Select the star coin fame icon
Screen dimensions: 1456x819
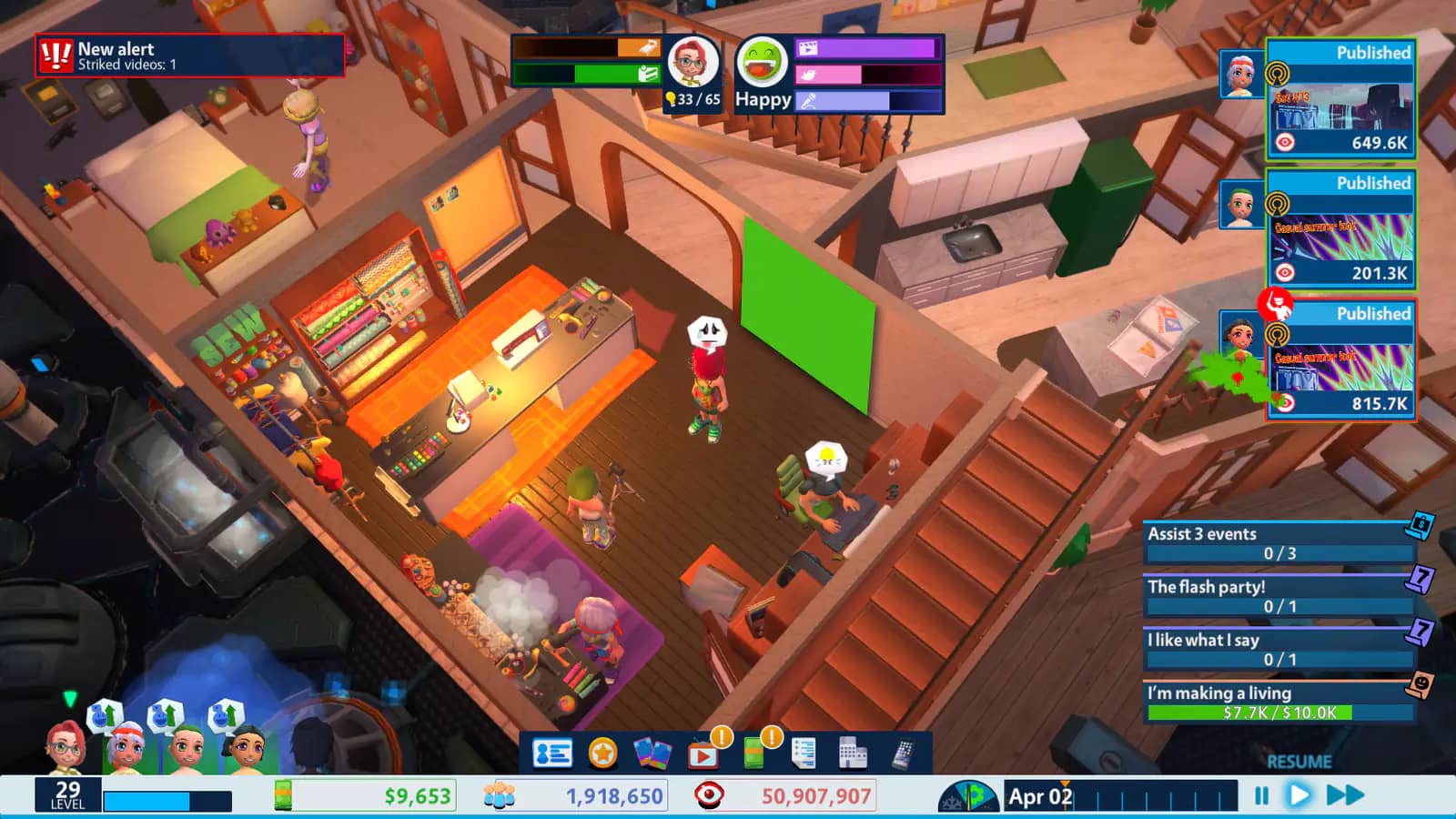tap(602, 753)
